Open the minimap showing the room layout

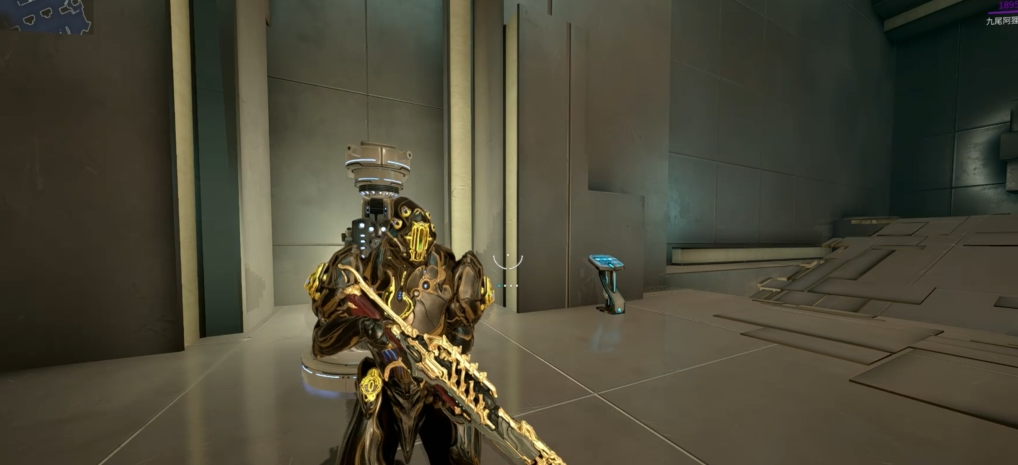pos(45,14)
